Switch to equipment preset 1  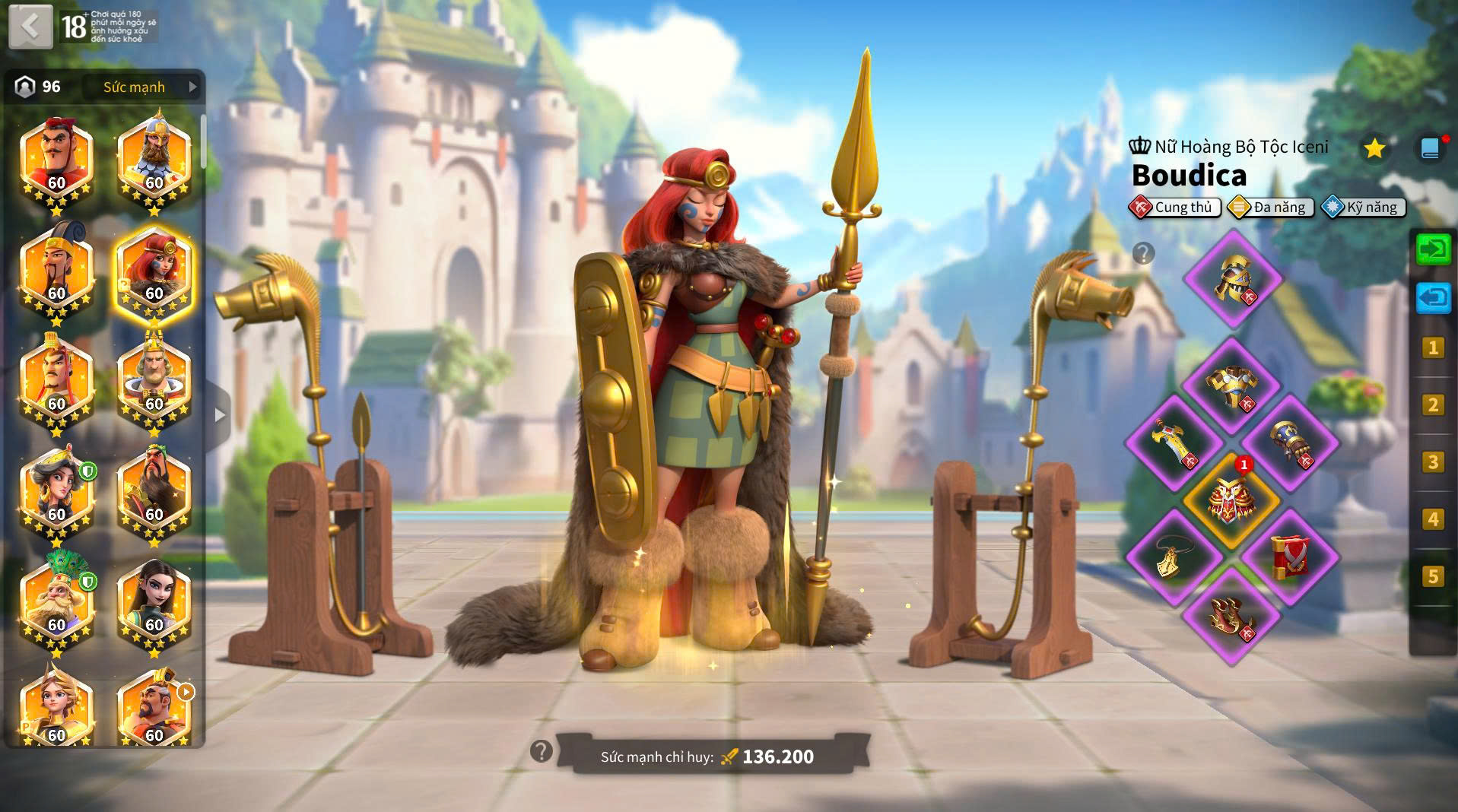[1433, 348]
